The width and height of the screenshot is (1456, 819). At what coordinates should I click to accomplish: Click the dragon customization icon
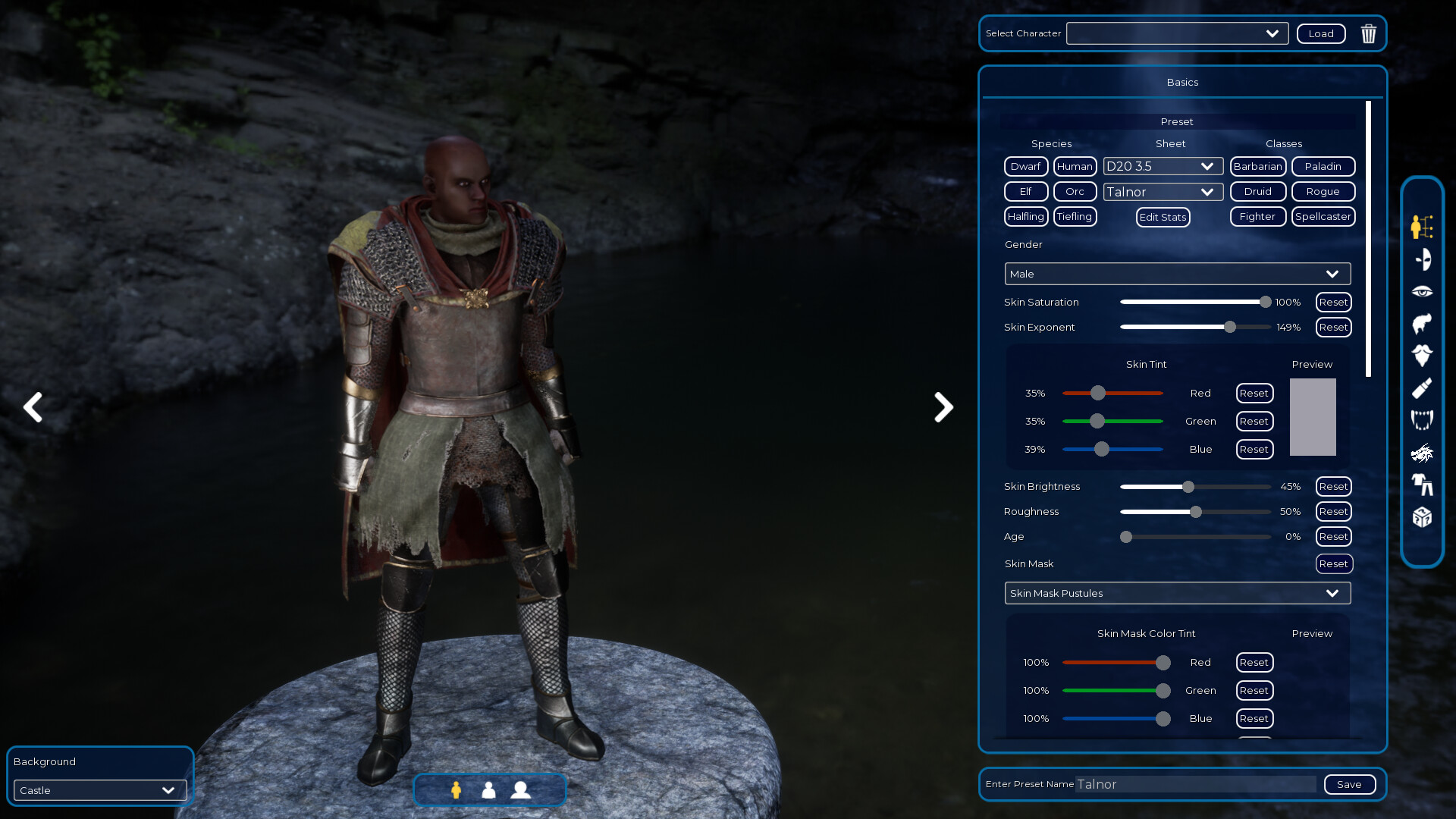pyautogui.click(x=1422, y=452)
